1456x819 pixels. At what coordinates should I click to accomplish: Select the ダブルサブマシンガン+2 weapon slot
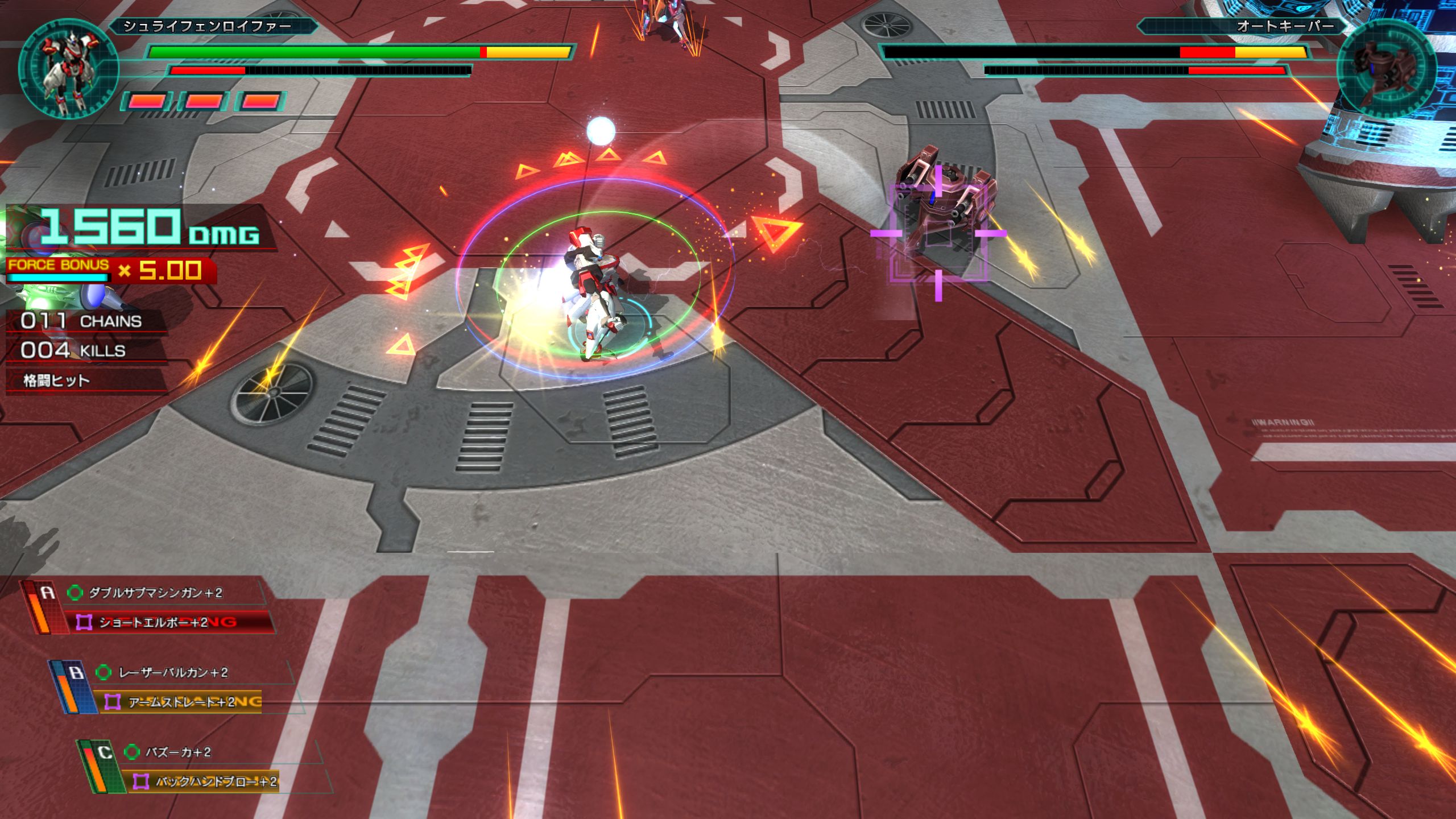coord(155,593)
